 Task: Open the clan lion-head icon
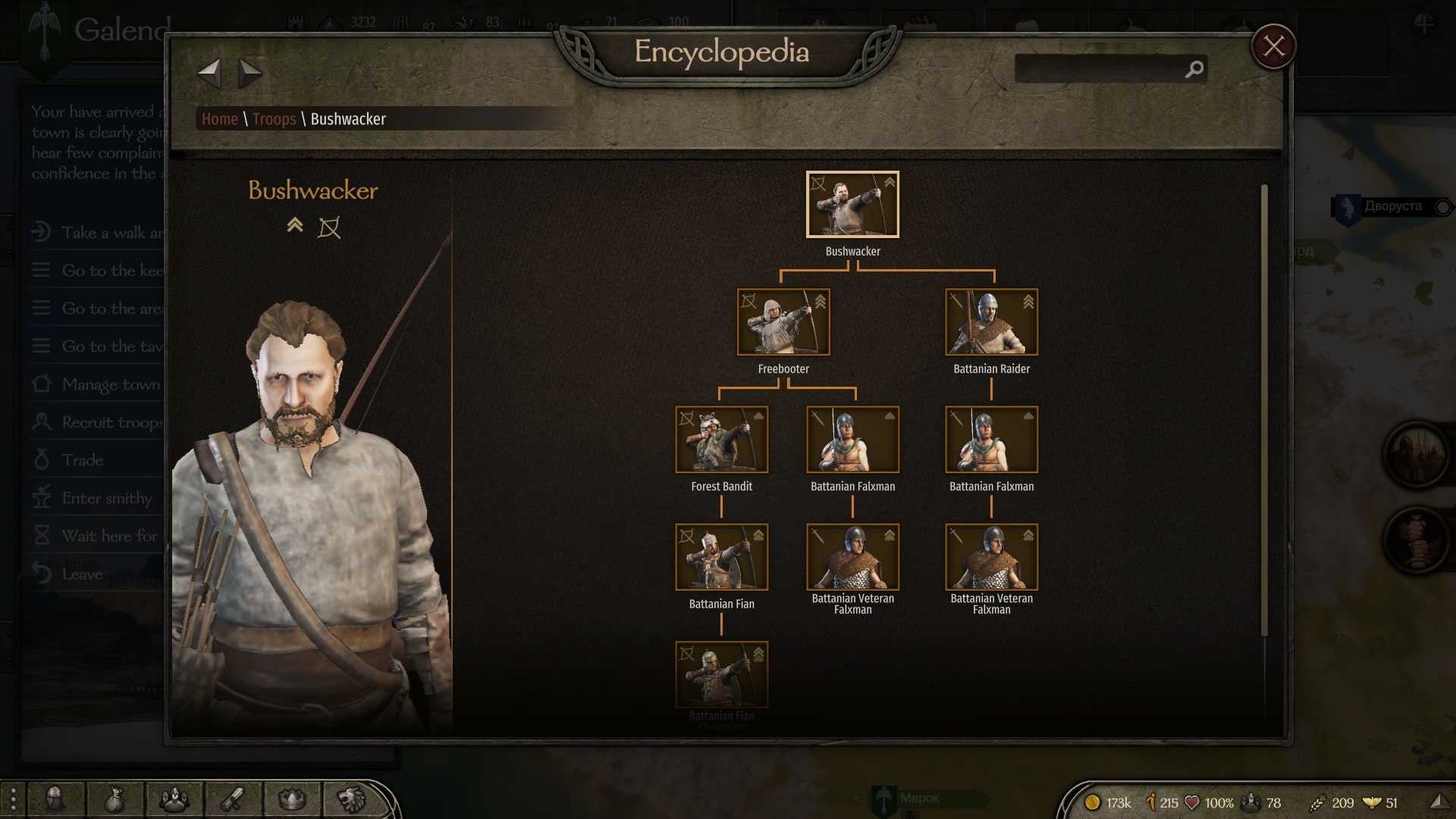pyautogui.click(x=351, y=799)
